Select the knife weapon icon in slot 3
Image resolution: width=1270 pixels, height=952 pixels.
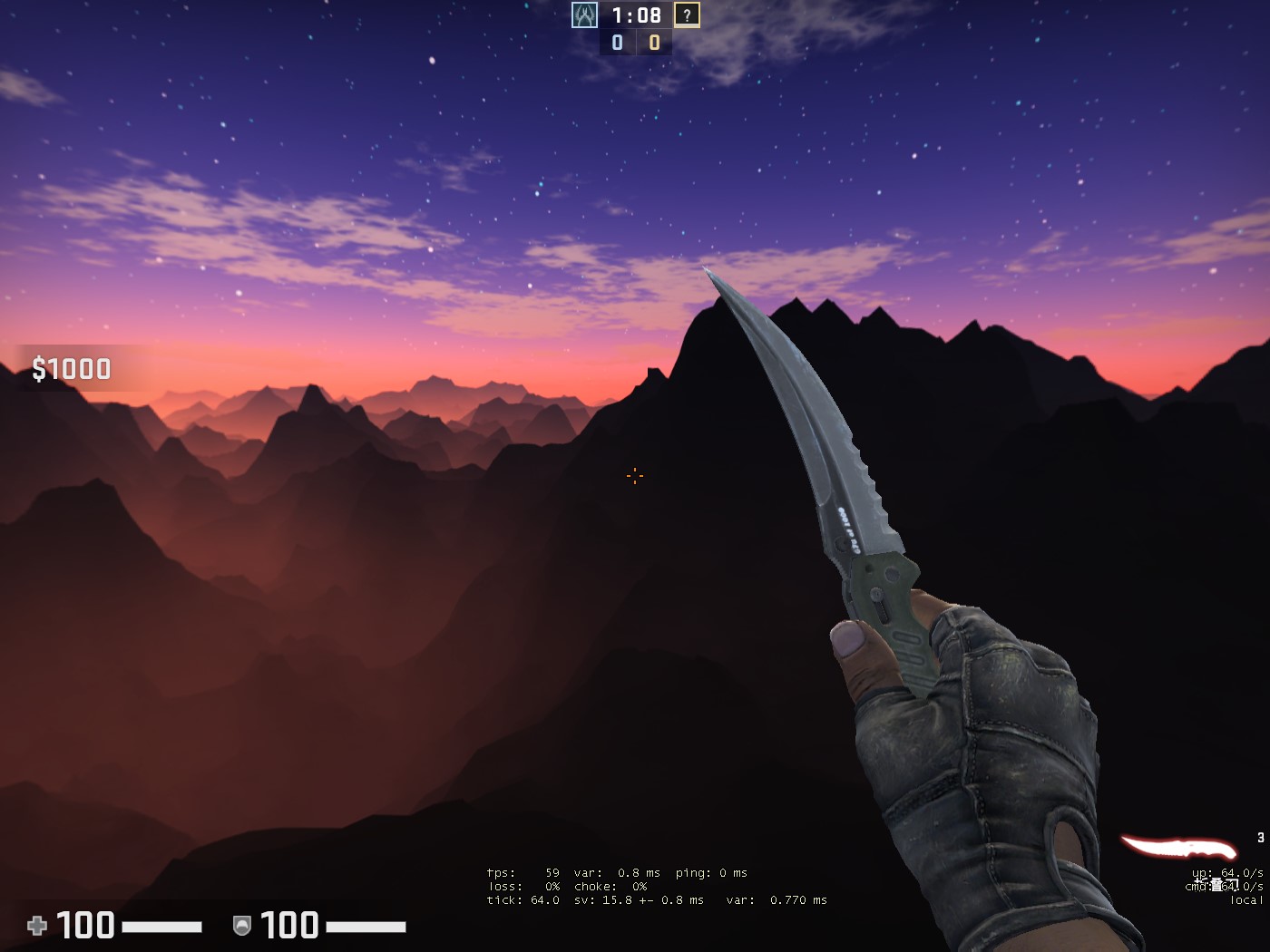point(1179,846)
